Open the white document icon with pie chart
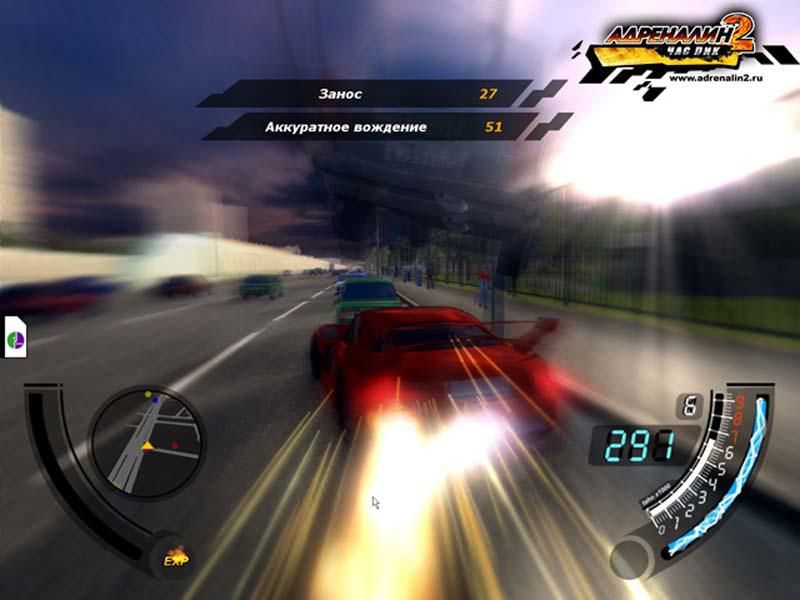 16,336
